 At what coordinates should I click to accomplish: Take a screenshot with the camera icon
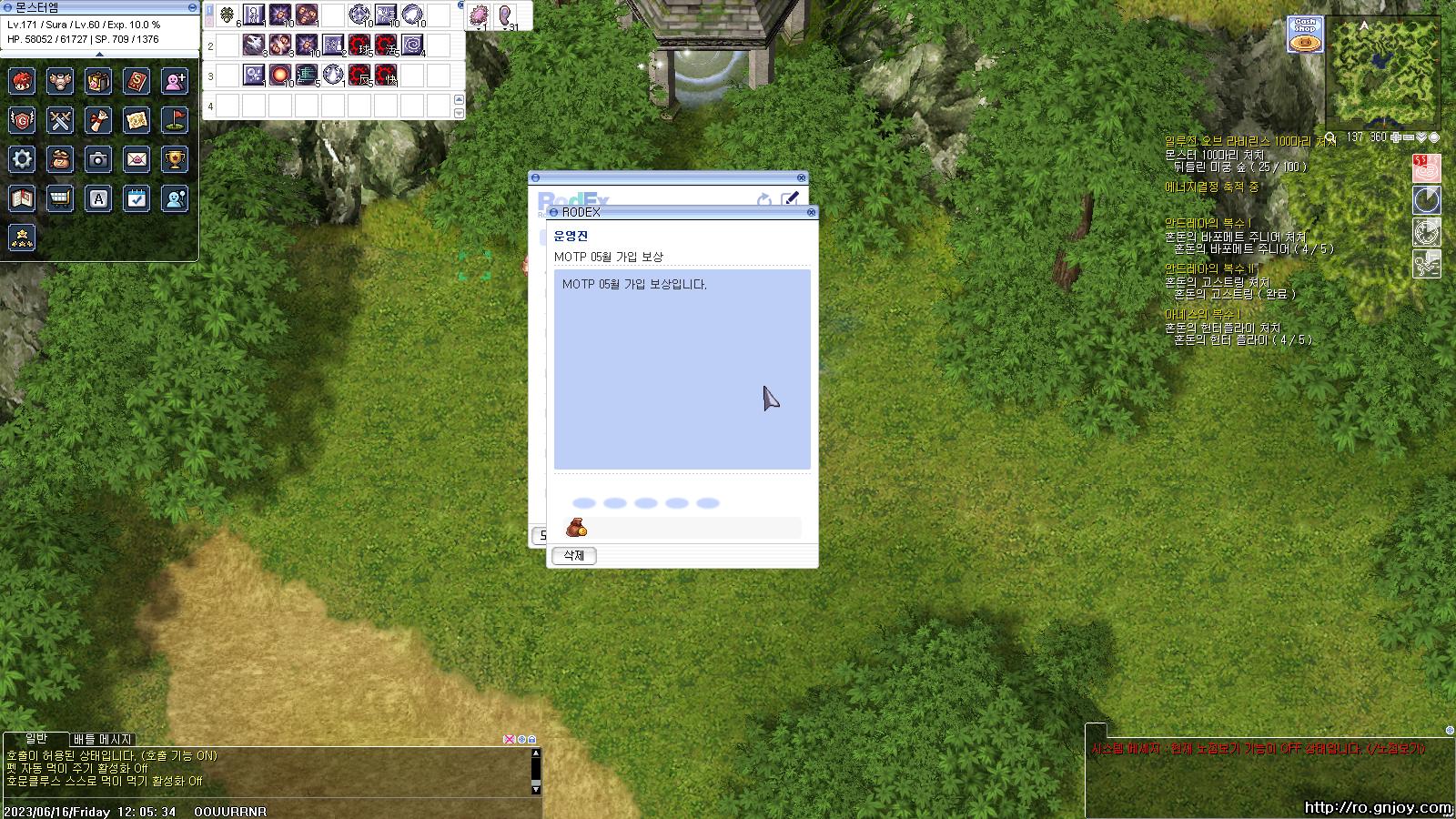(x=98, y=159)
